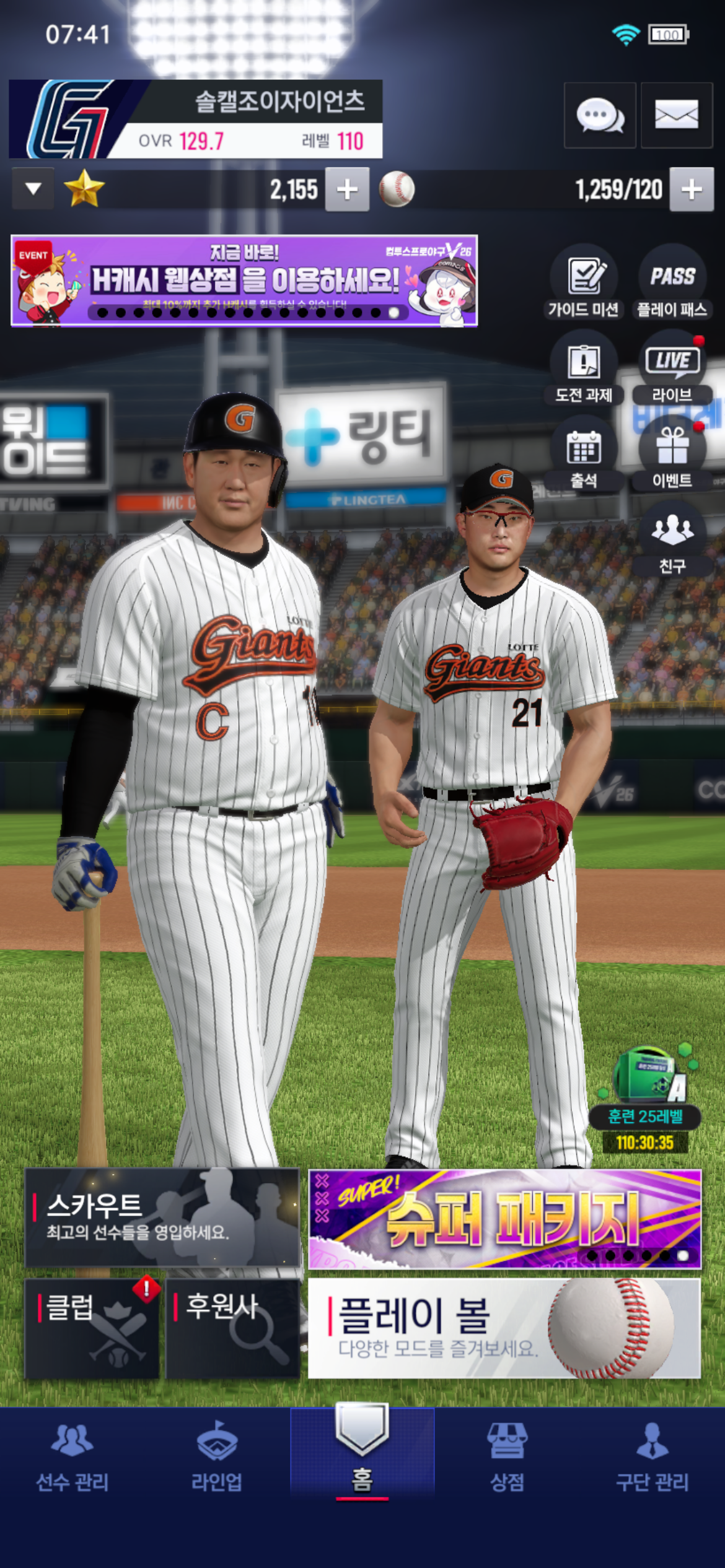Tap the H캐시 웹상점 event banner

[x=244, y=281]
